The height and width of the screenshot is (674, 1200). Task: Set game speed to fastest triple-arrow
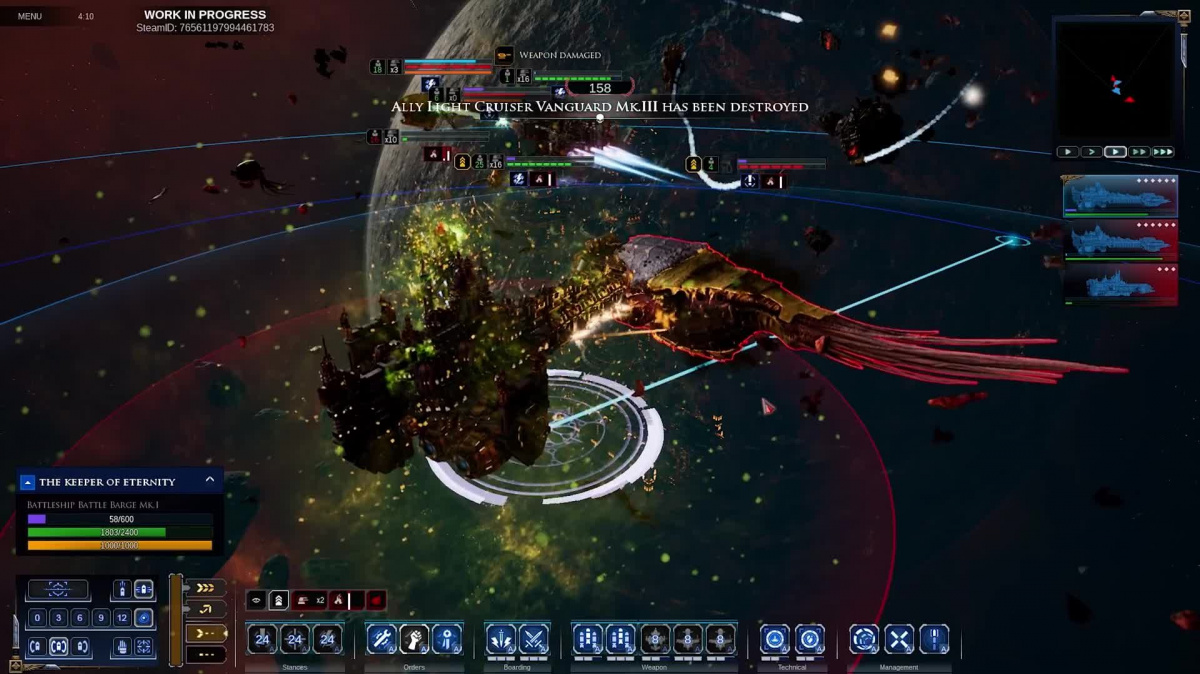pyautogui.click(x=1163, y=152)
